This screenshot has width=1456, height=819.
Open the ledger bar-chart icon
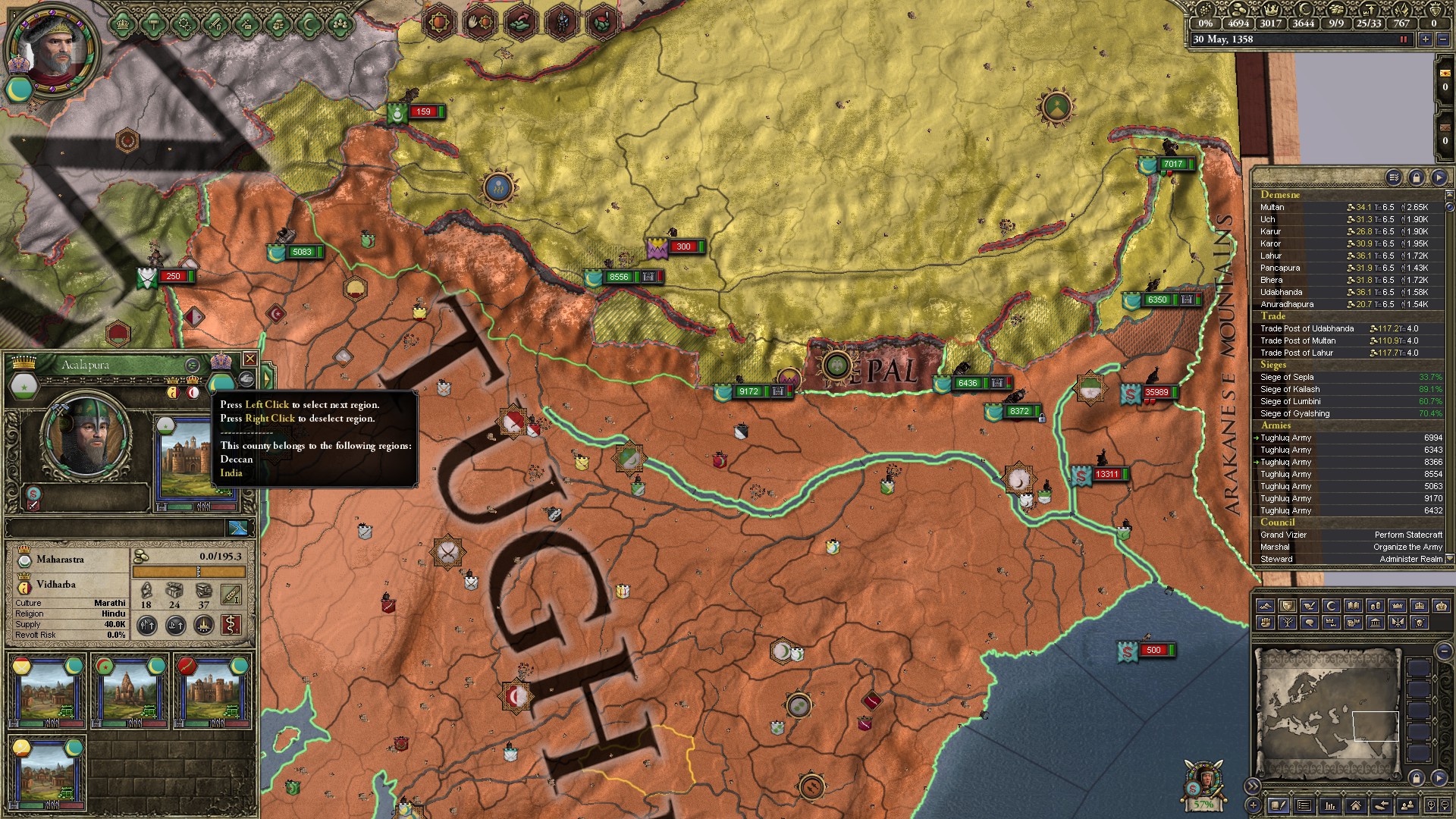point(1330,807)
